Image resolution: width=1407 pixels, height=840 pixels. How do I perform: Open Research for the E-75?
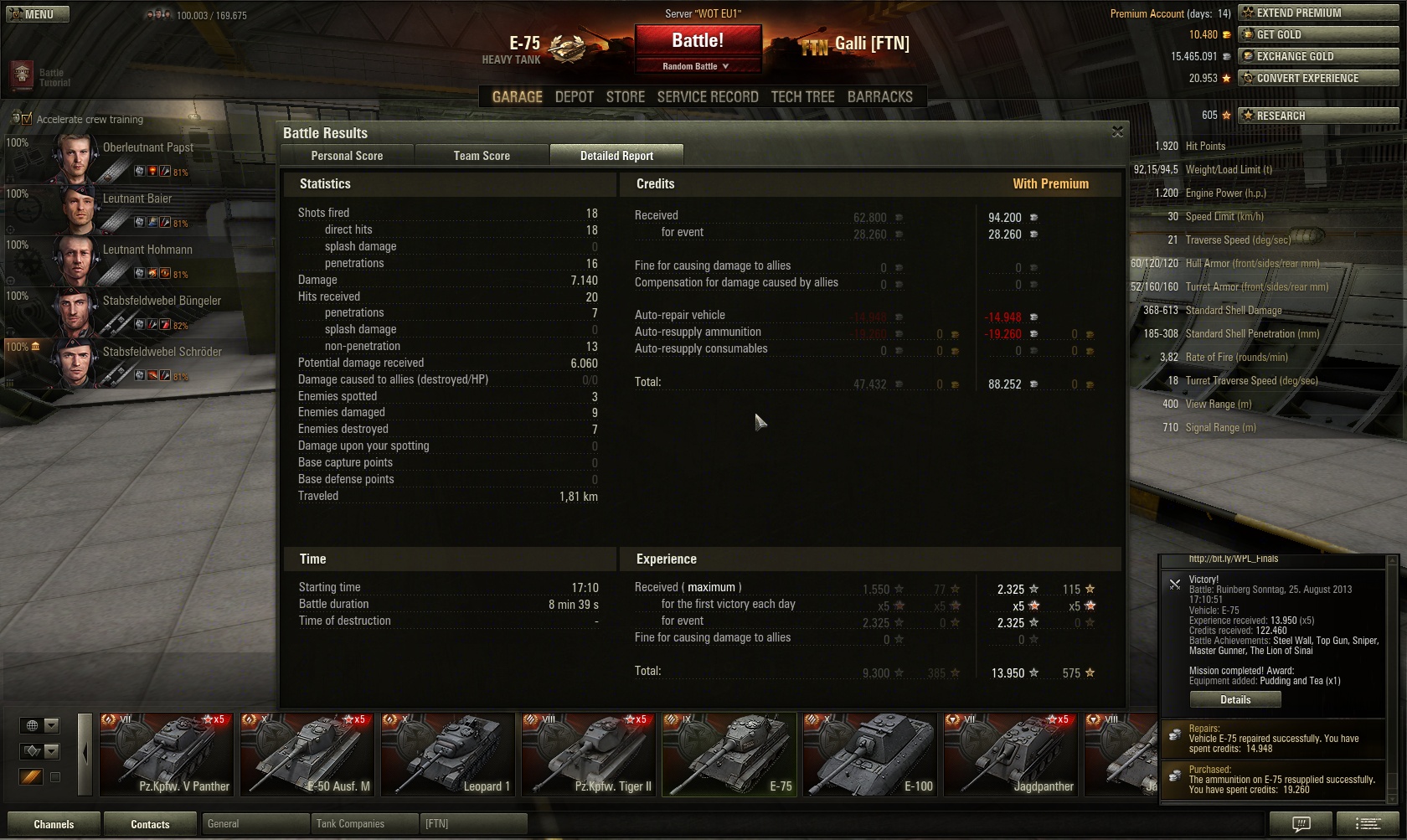point(1318,116)
